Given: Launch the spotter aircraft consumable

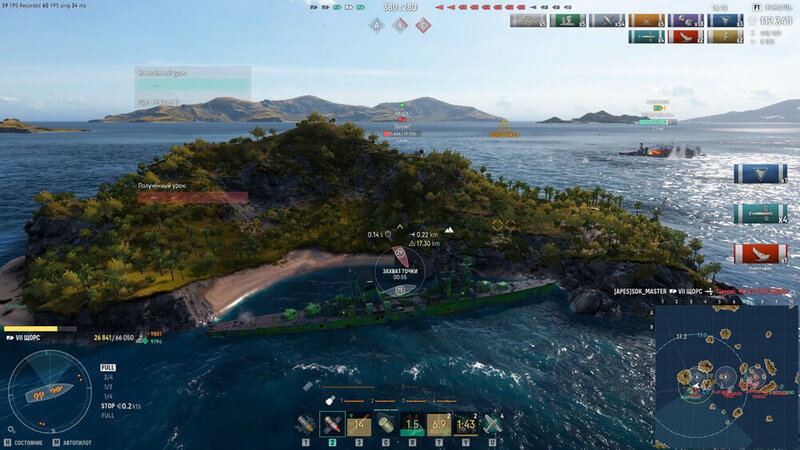Looking at the screenshot, I should (x=492, y=424).
